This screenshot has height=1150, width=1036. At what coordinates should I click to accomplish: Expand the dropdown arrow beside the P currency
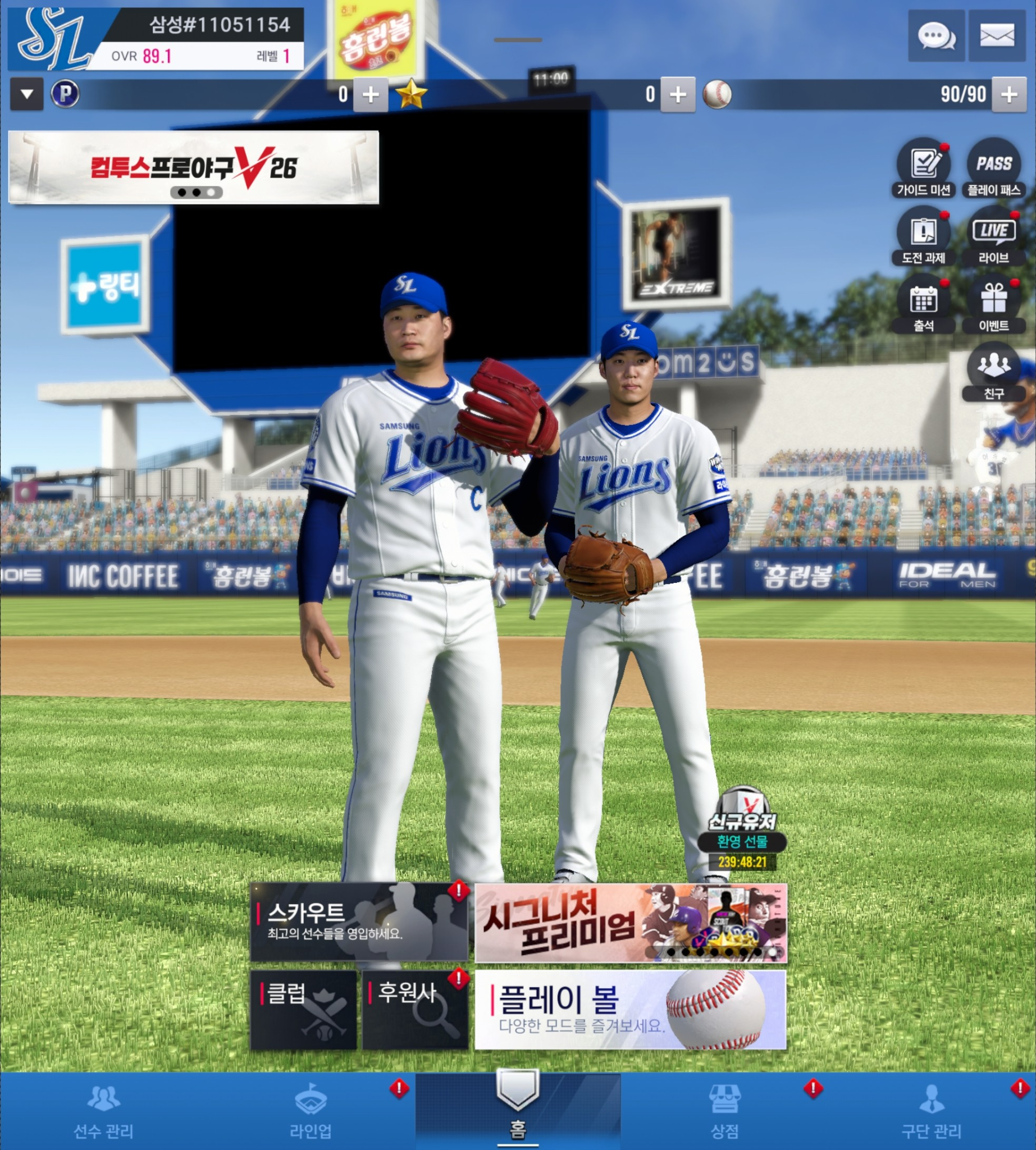click(x=27, y=94)
